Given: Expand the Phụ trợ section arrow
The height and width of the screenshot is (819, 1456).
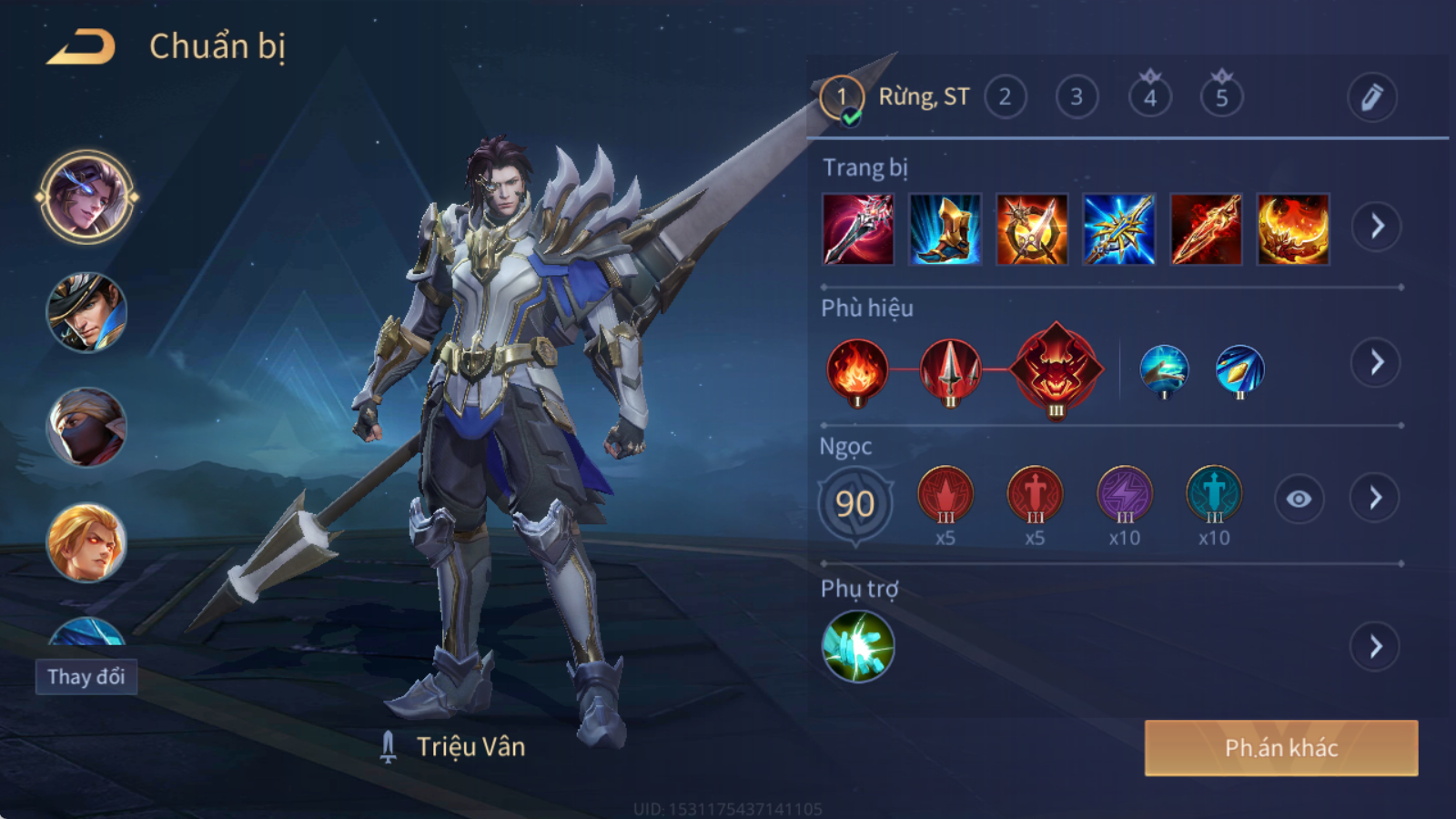Looking at the screenshot, I should tap(1375, 647).
